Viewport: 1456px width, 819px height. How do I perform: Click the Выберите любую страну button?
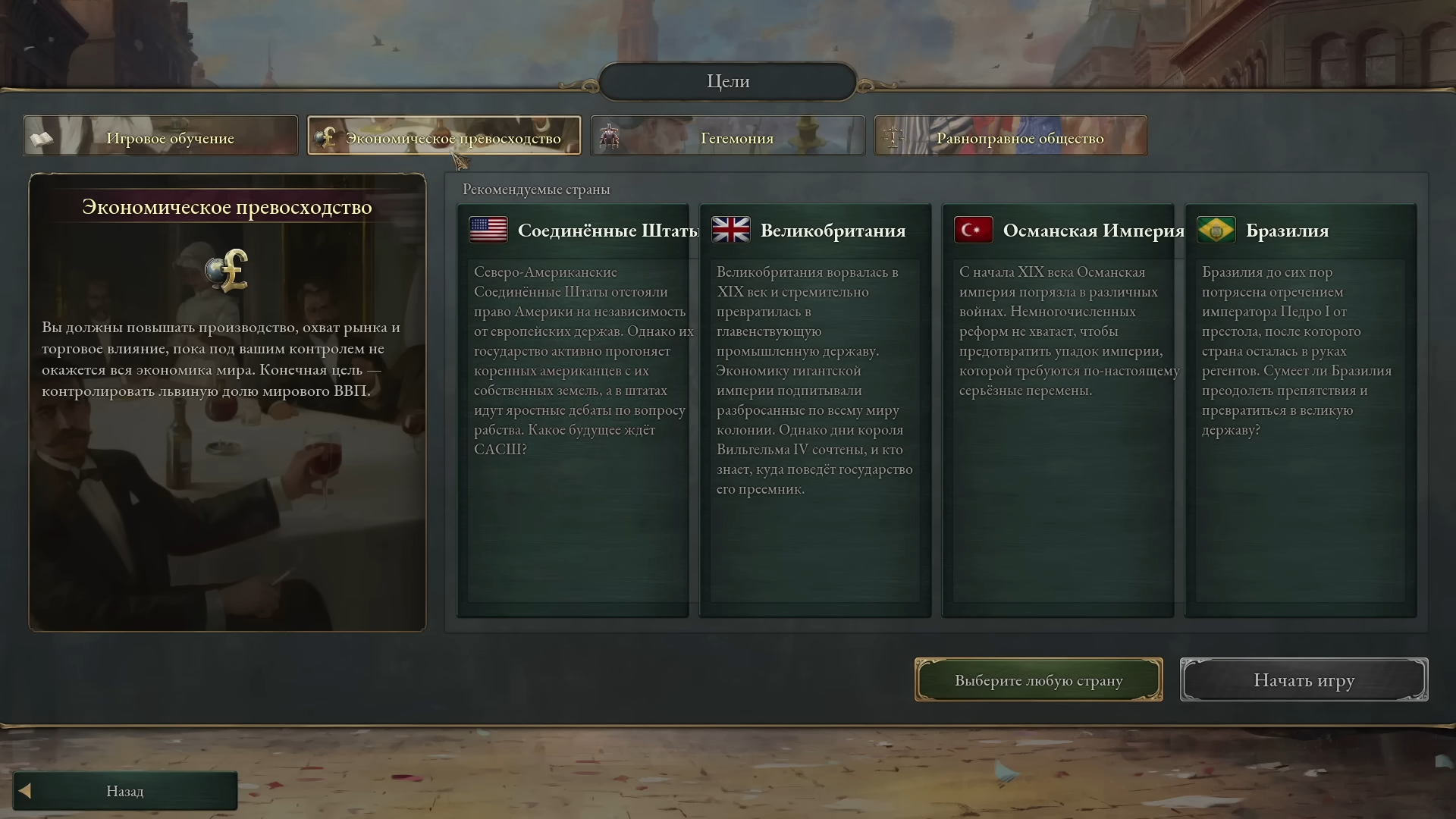pyautogui.click(x=1038, y=680)
